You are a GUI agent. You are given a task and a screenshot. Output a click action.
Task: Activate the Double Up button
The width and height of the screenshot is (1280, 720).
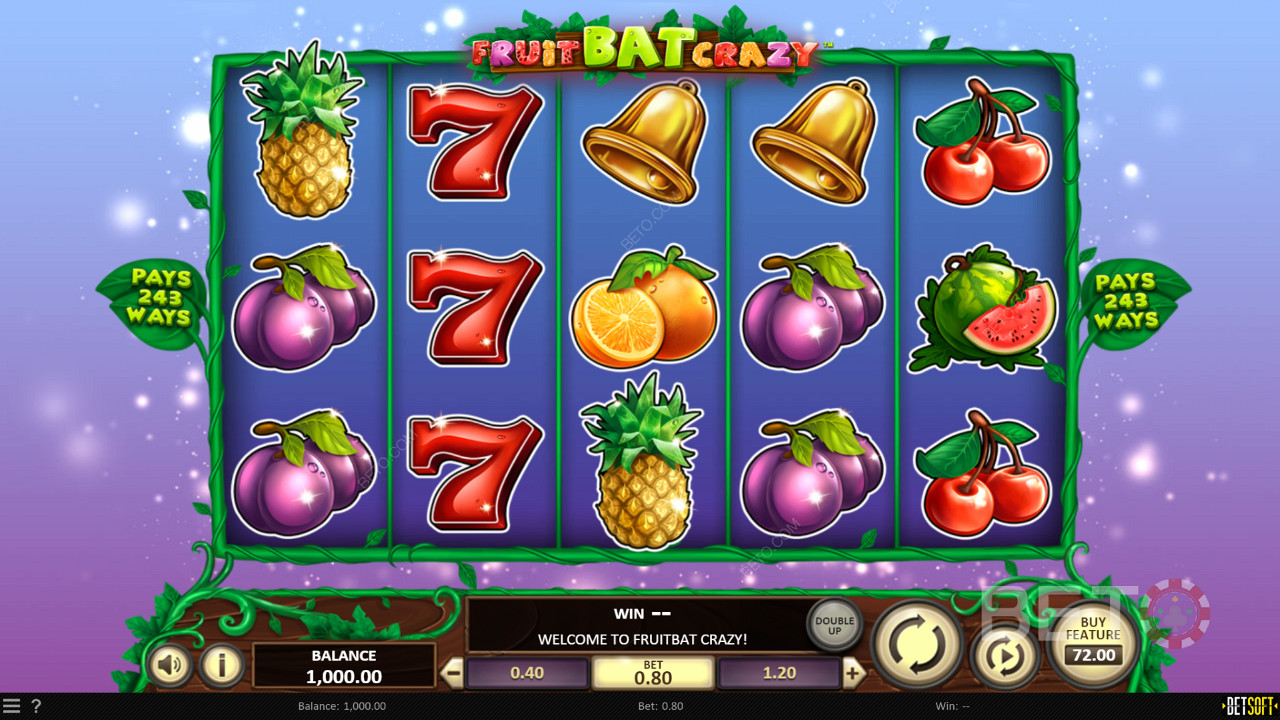coord(834,626)
